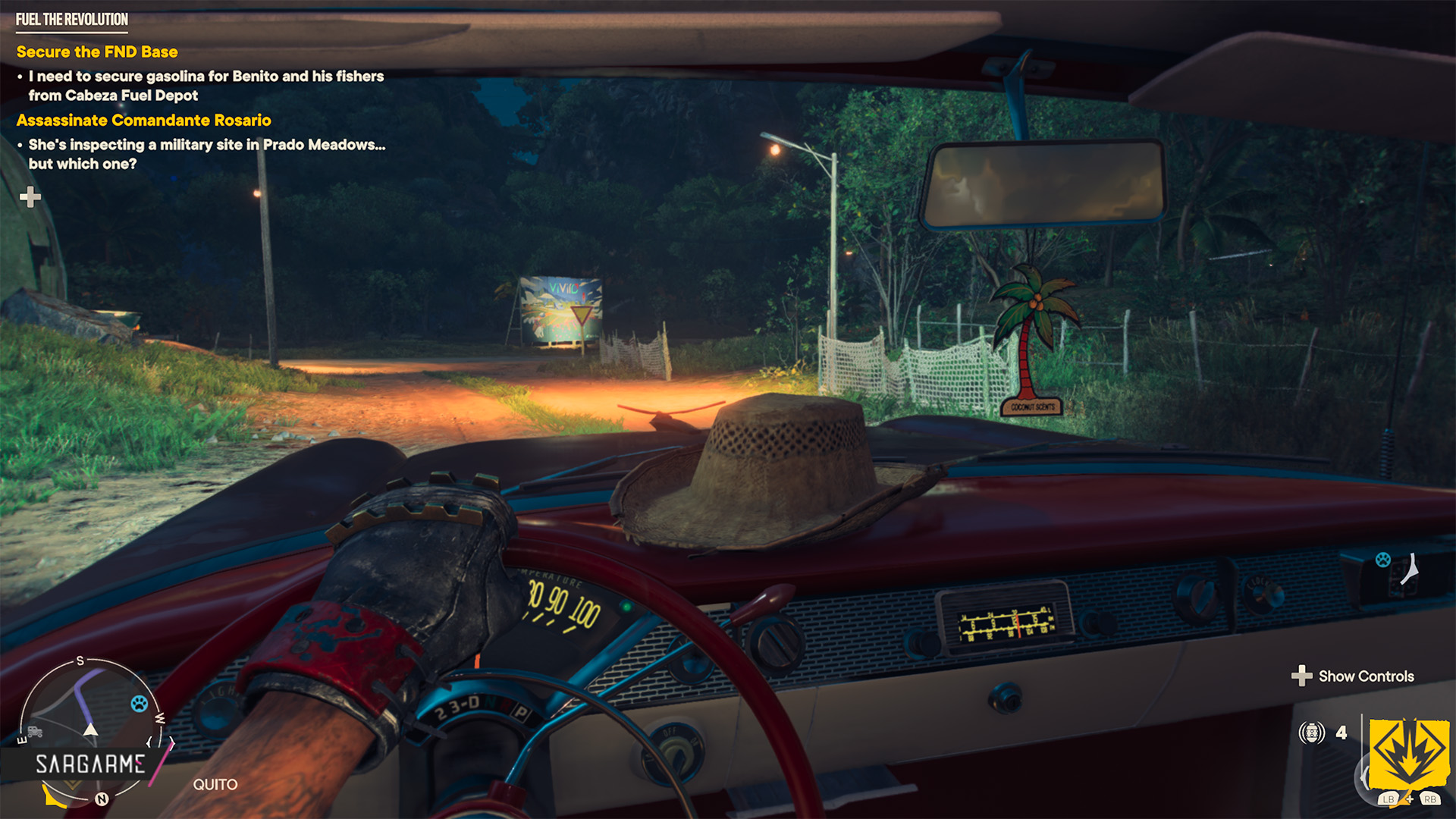The image size is (1456, 819).
Task: Select the Secure the FND Base objective
Action: (97, 52)
